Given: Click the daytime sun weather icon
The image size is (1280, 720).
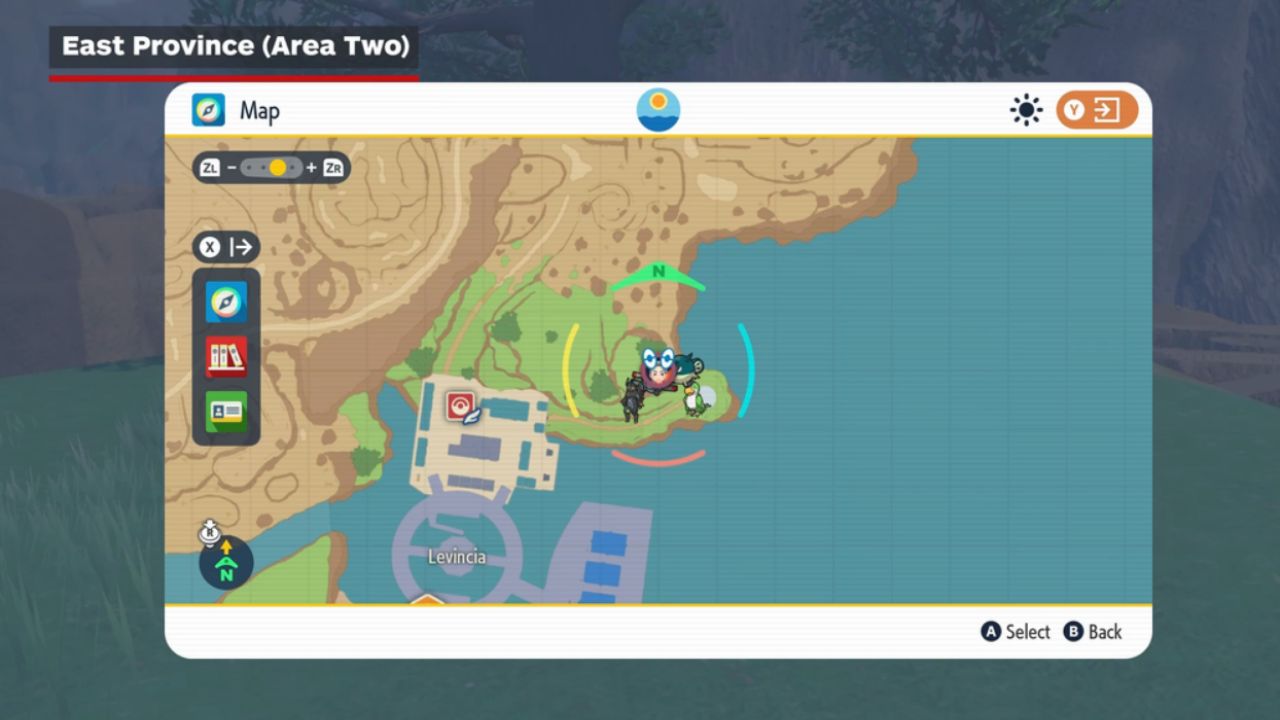Looking at the screenshot, I should click(1026, 110).
